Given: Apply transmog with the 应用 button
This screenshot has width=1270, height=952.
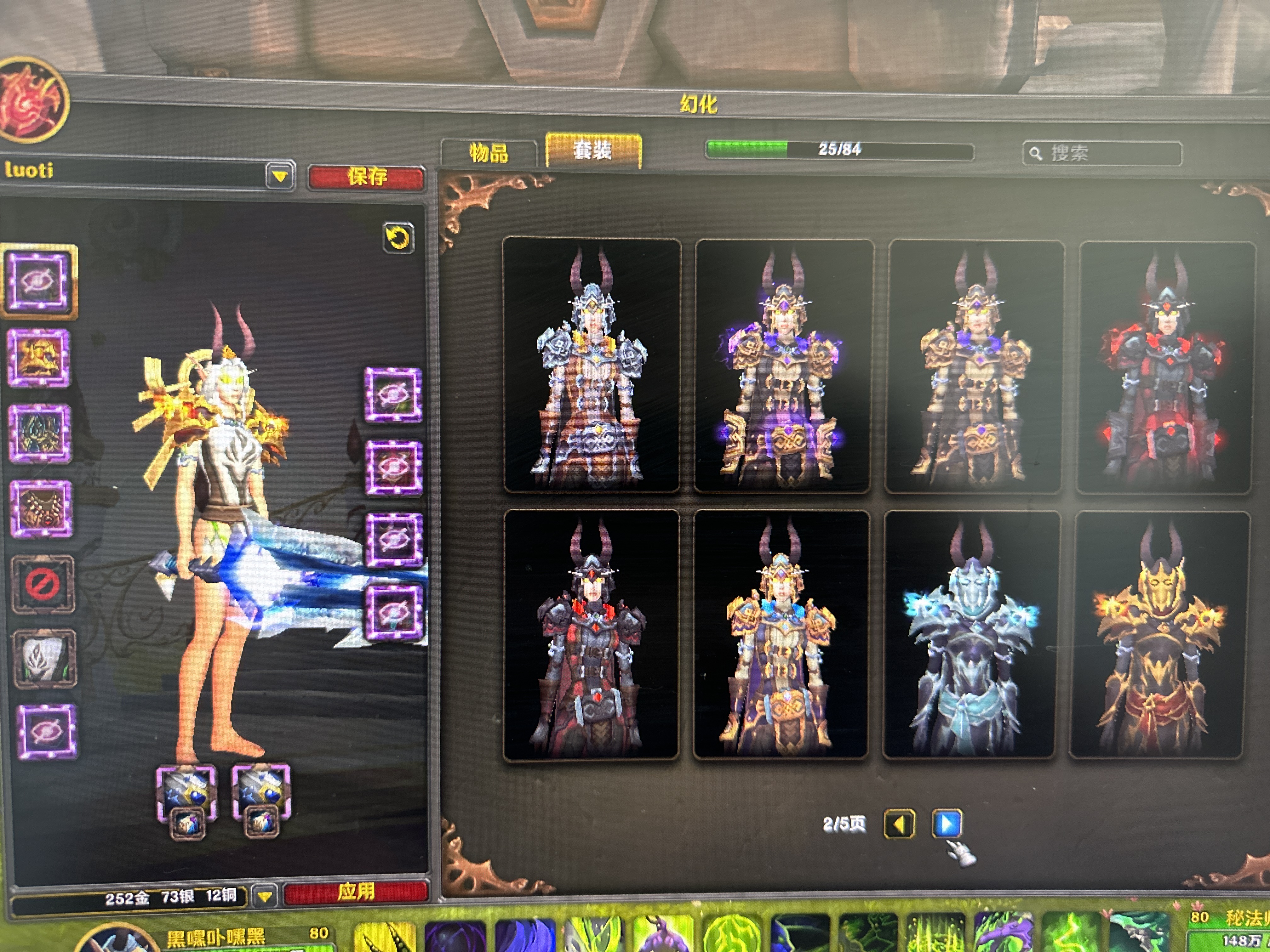Looking at the screenshot, I should [x=356, y=891].
